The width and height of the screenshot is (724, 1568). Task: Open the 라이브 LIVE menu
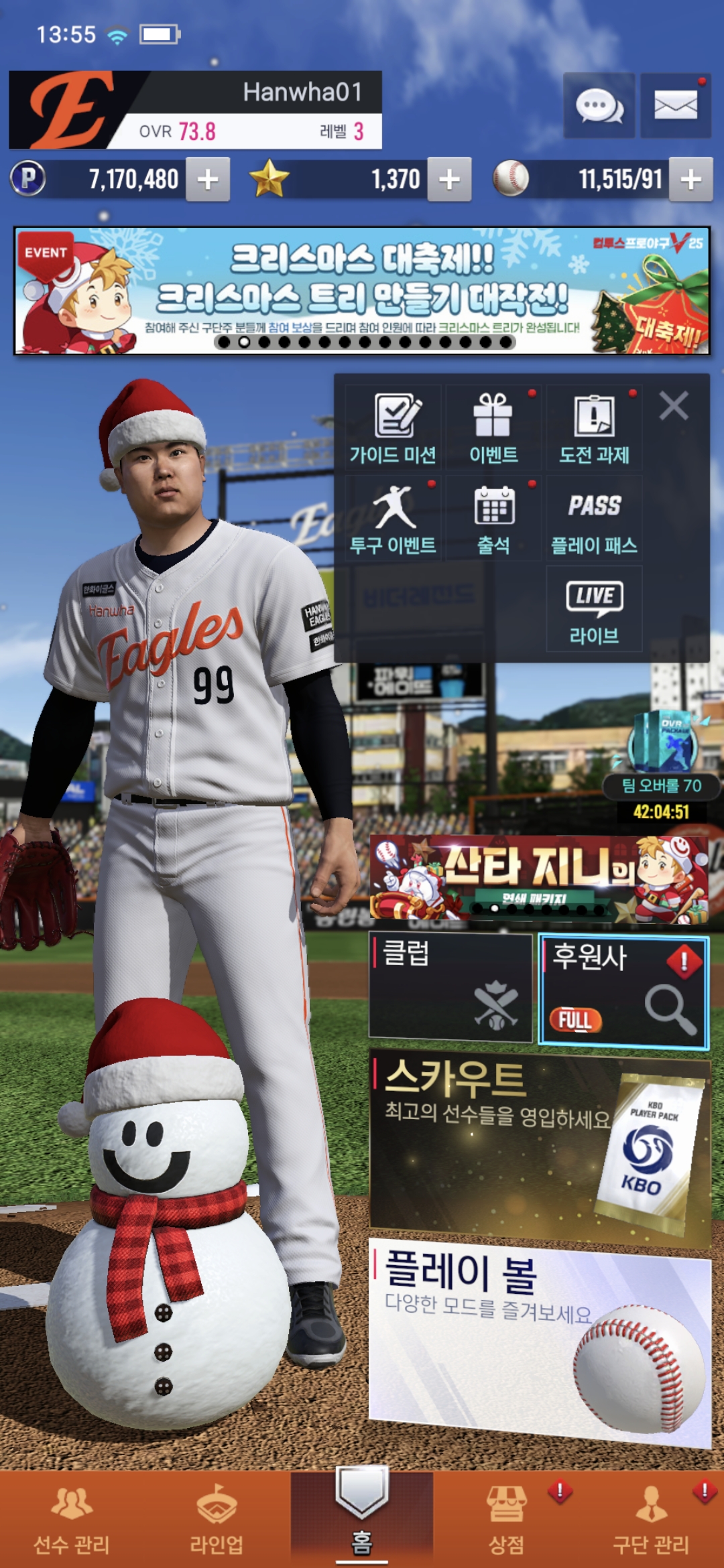(594, 609)
